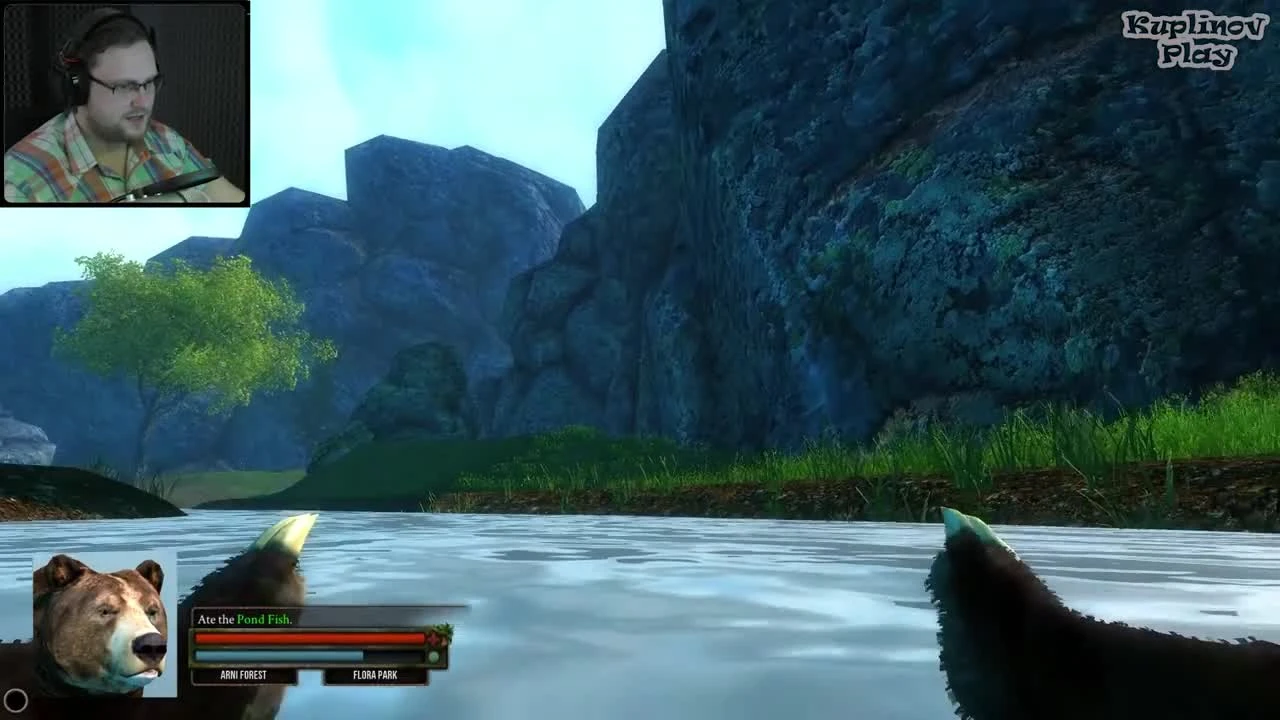Expand the Ate the Pond Fish message

[243, 619]
